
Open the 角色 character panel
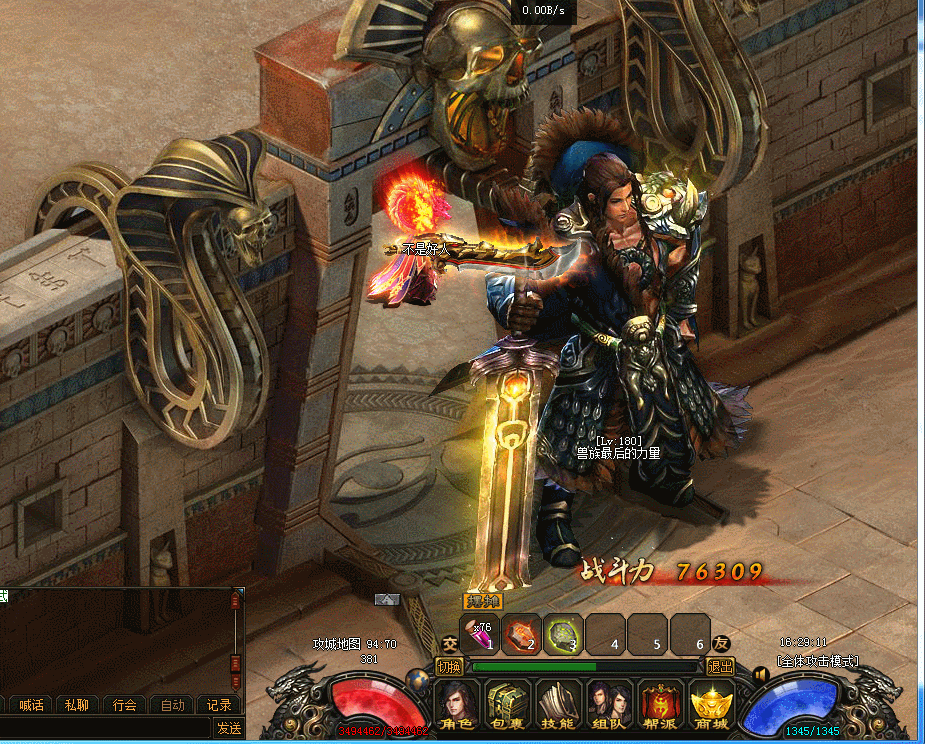[457, 706]
